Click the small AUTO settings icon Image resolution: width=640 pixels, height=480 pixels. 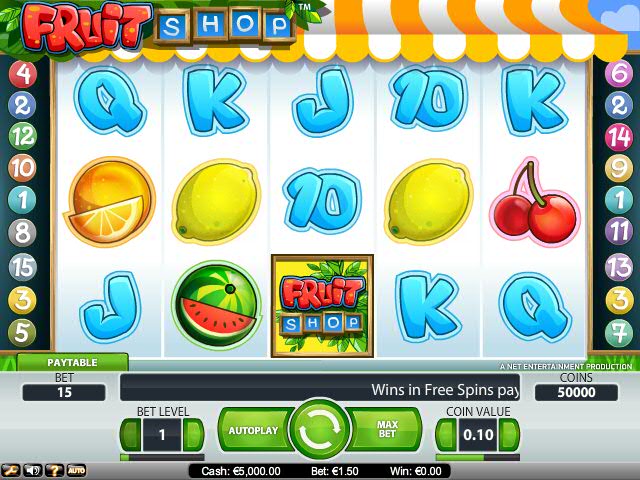(76, 470)
